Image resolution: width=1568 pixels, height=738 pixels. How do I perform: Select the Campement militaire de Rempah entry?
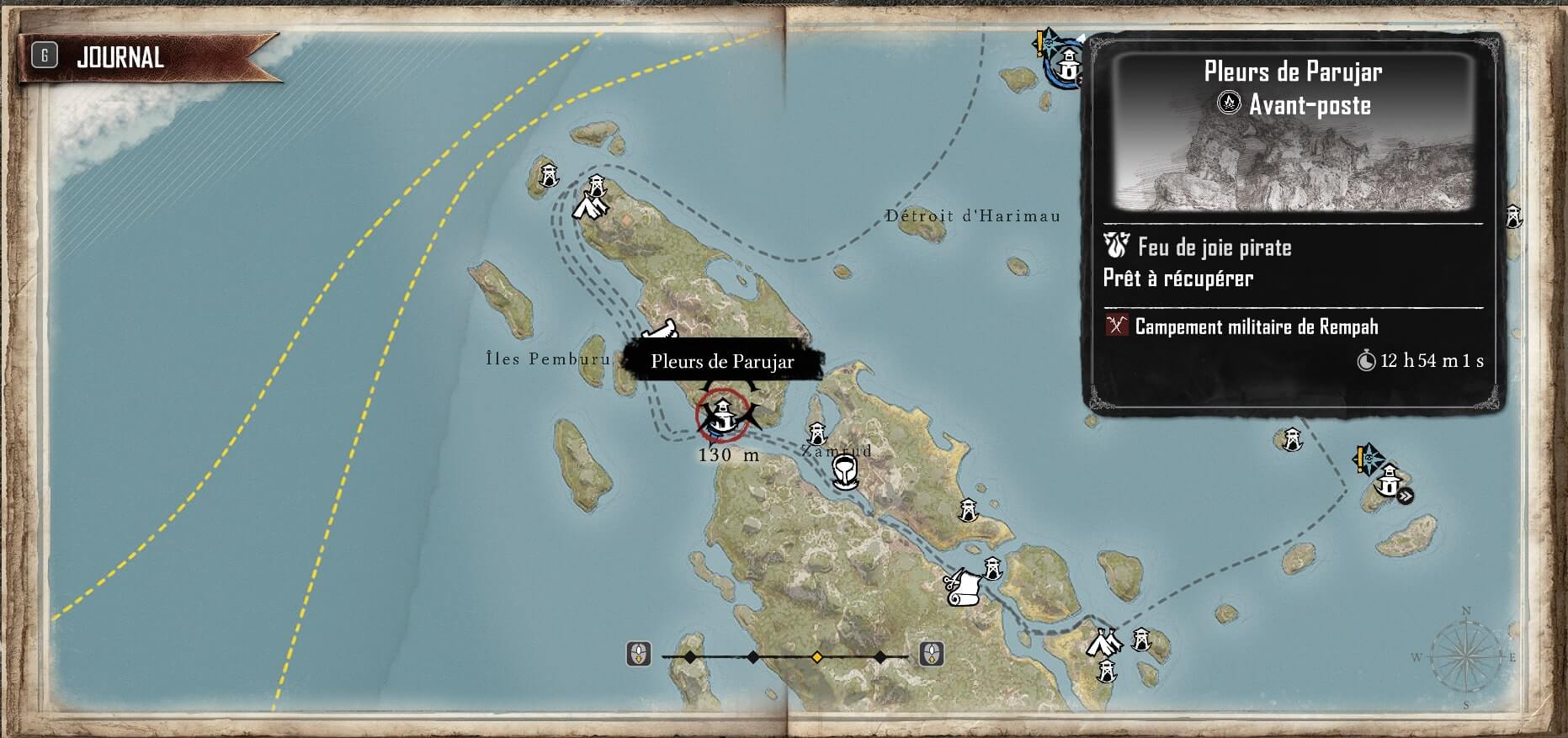click(1256, 327)
